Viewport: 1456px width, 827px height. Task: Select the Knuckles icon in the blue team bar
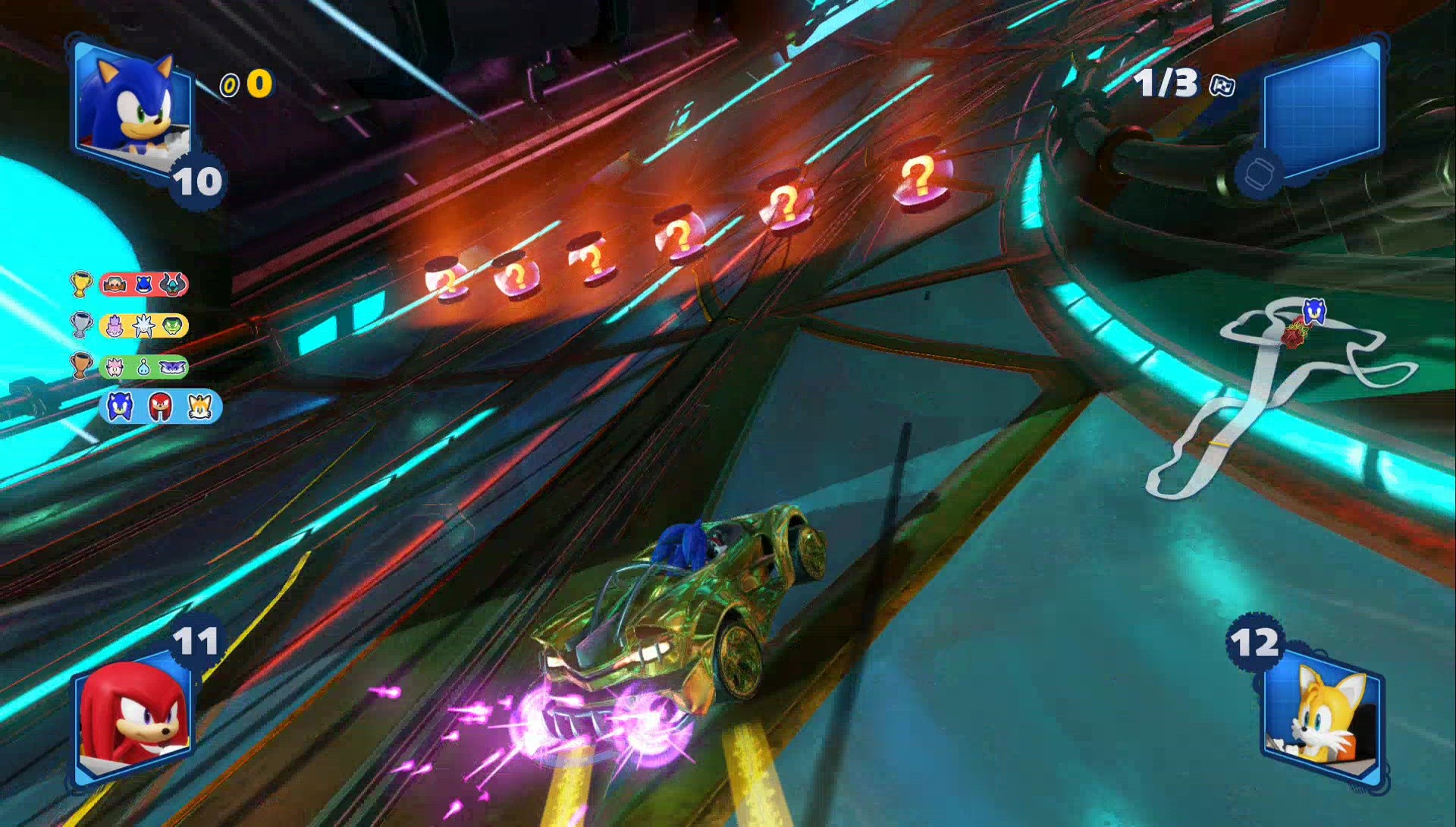[x=160, y=408]
